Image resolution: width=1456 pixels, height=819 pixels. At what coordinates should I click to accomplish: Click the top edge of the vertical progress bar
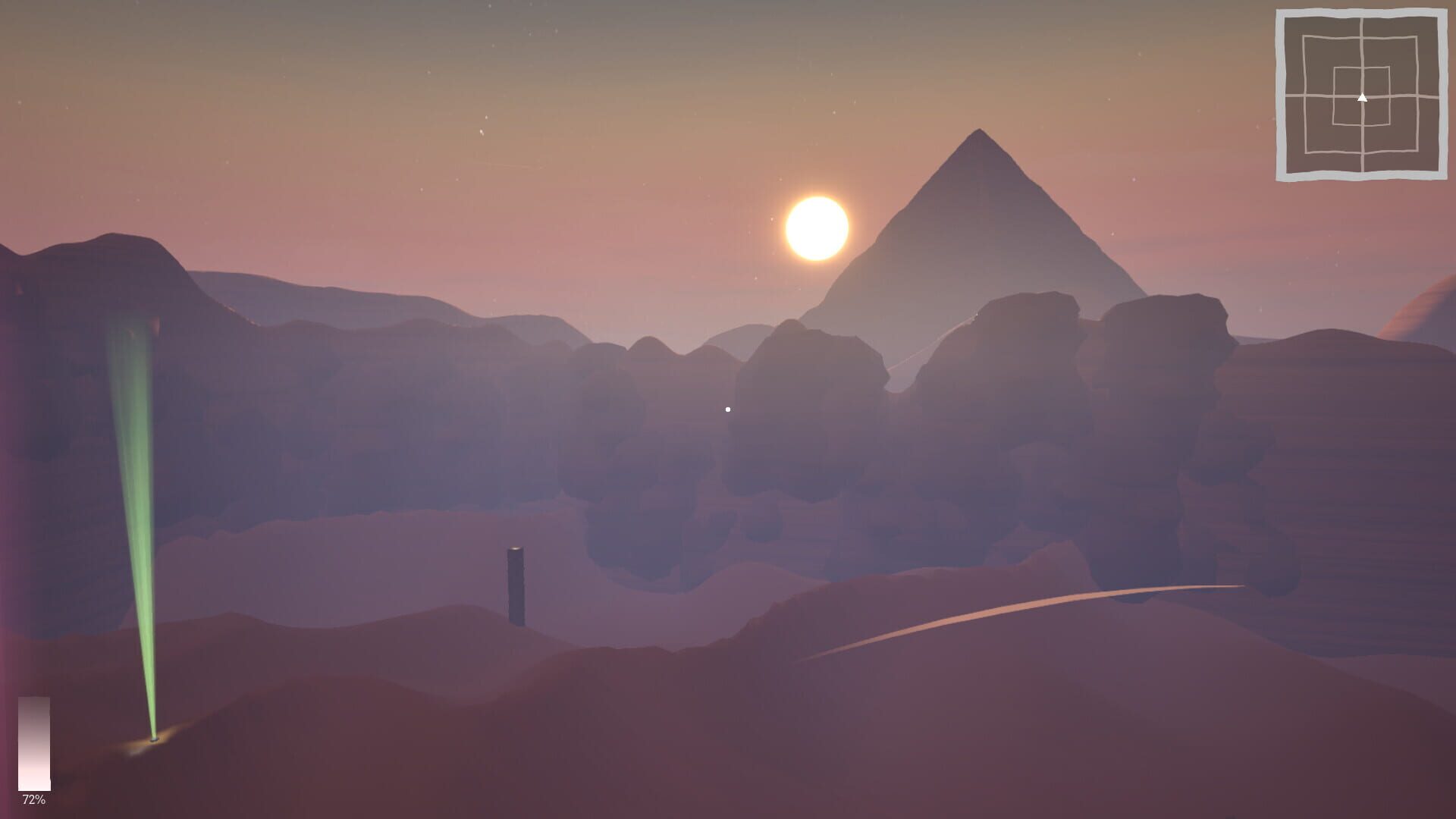(34, 698)
